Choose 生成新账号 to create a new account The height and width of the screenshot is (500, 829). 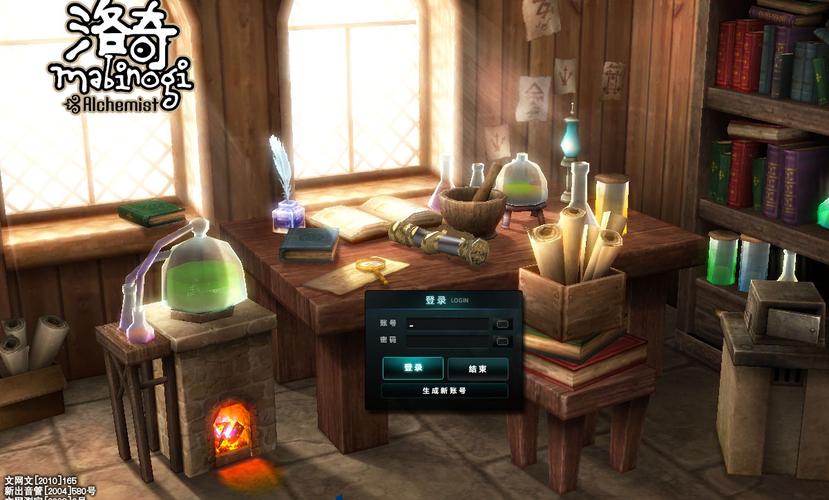(444, 391)
